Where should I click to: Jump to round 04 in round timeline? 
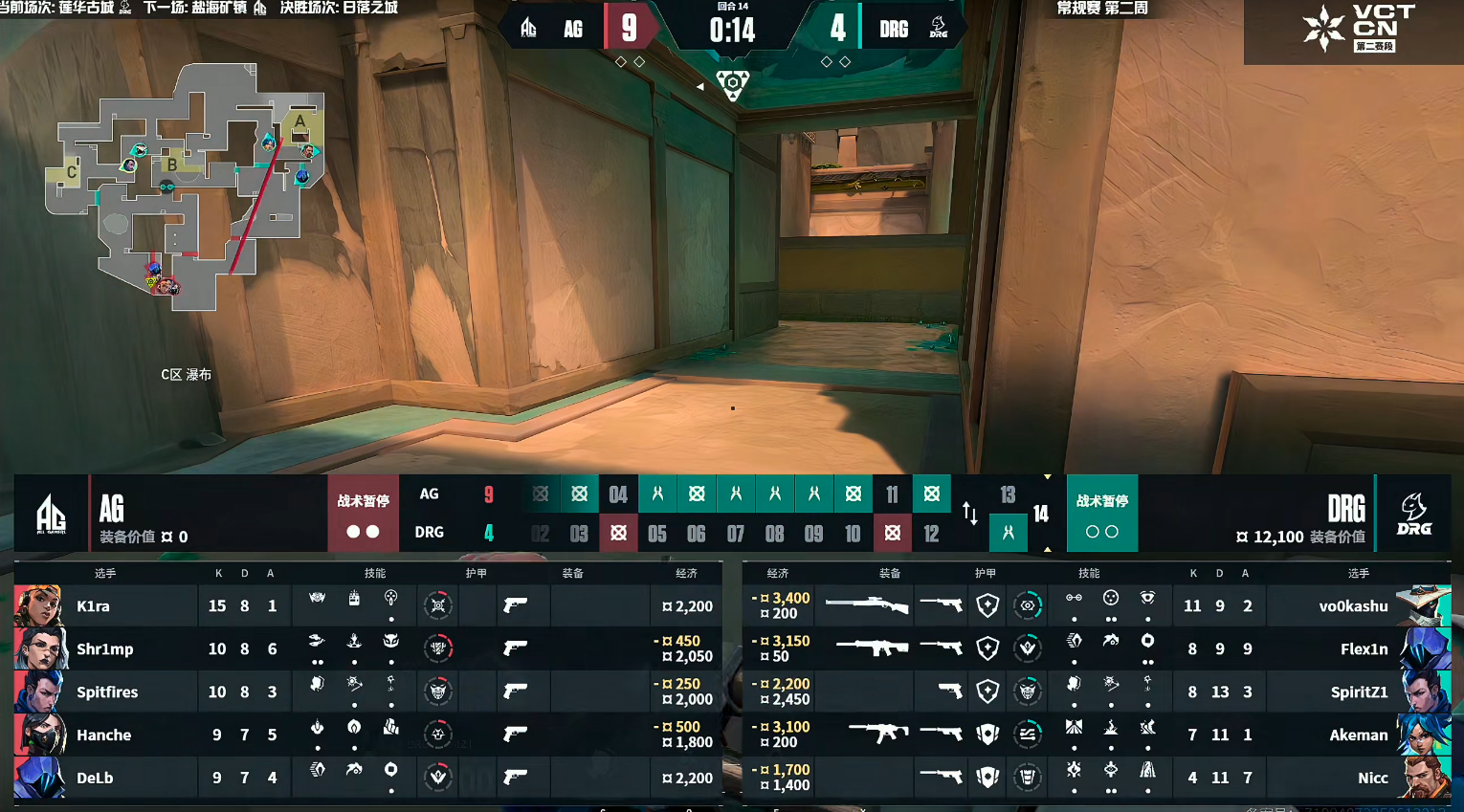coord(618,494)
